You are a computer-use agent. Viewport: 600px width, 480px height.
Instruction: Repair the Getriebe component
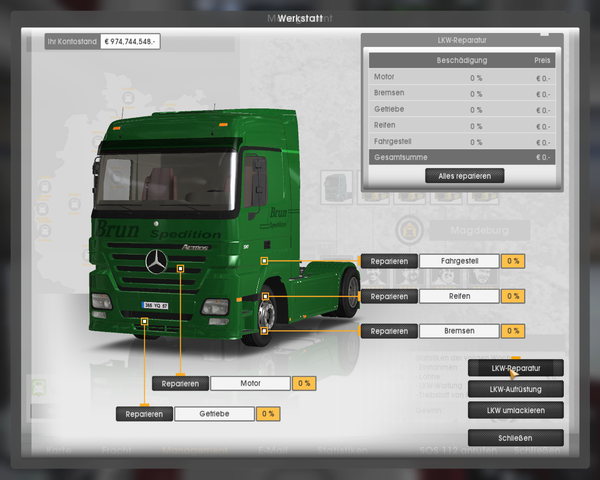pos(144,413)
